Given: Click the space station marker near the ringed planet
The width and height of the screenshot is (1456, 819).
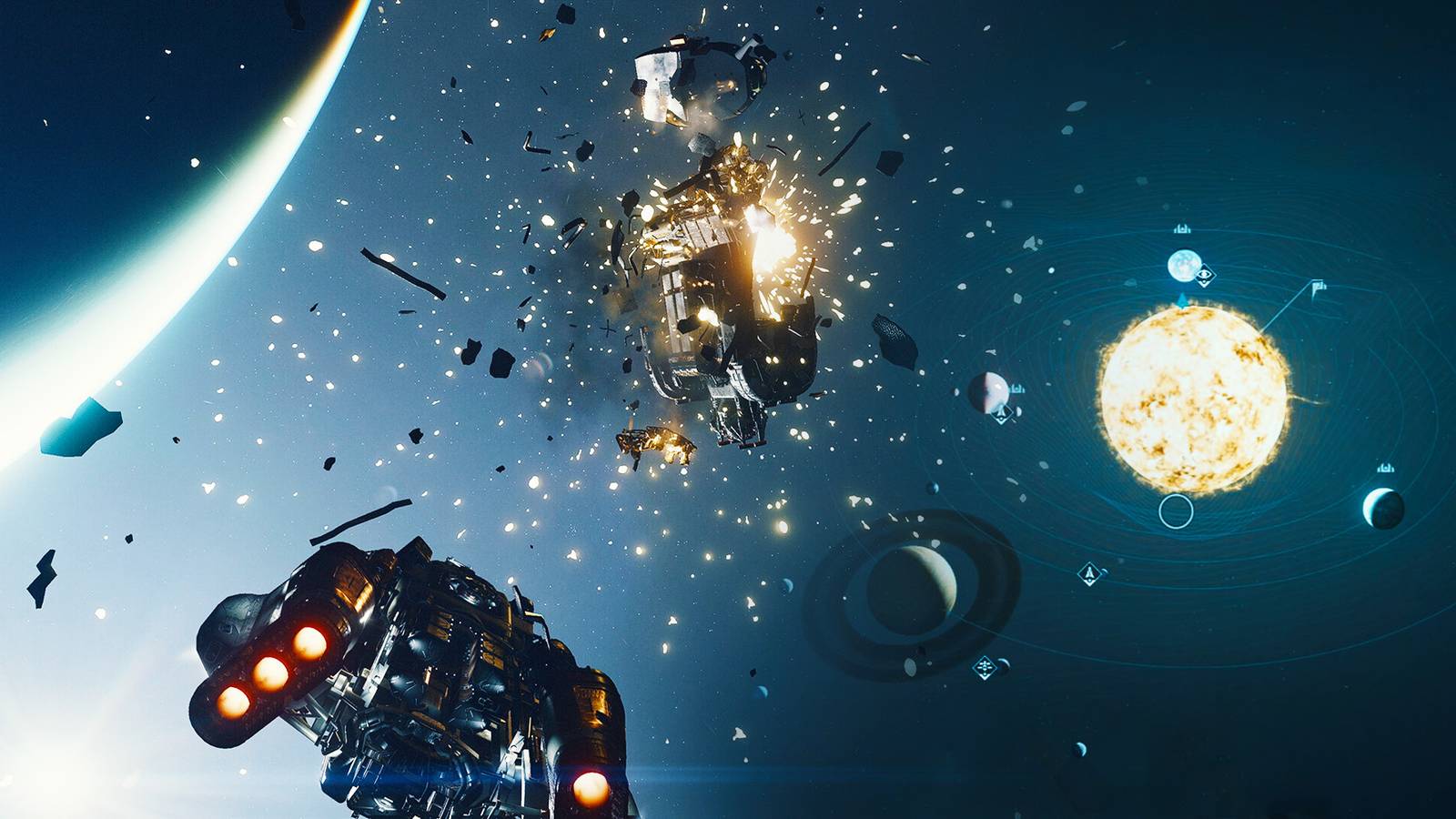Looking at the screenshot, I should coord(985,667).
